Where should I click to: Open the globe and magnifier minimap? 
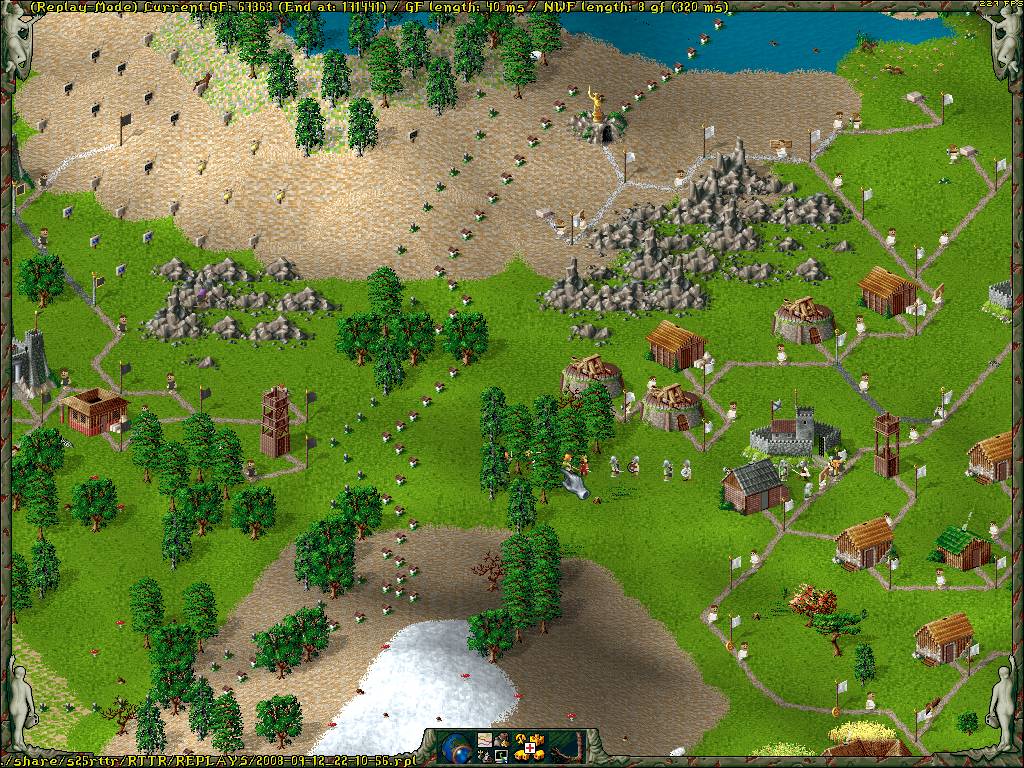pyautogui.click(x=455, y=748)
